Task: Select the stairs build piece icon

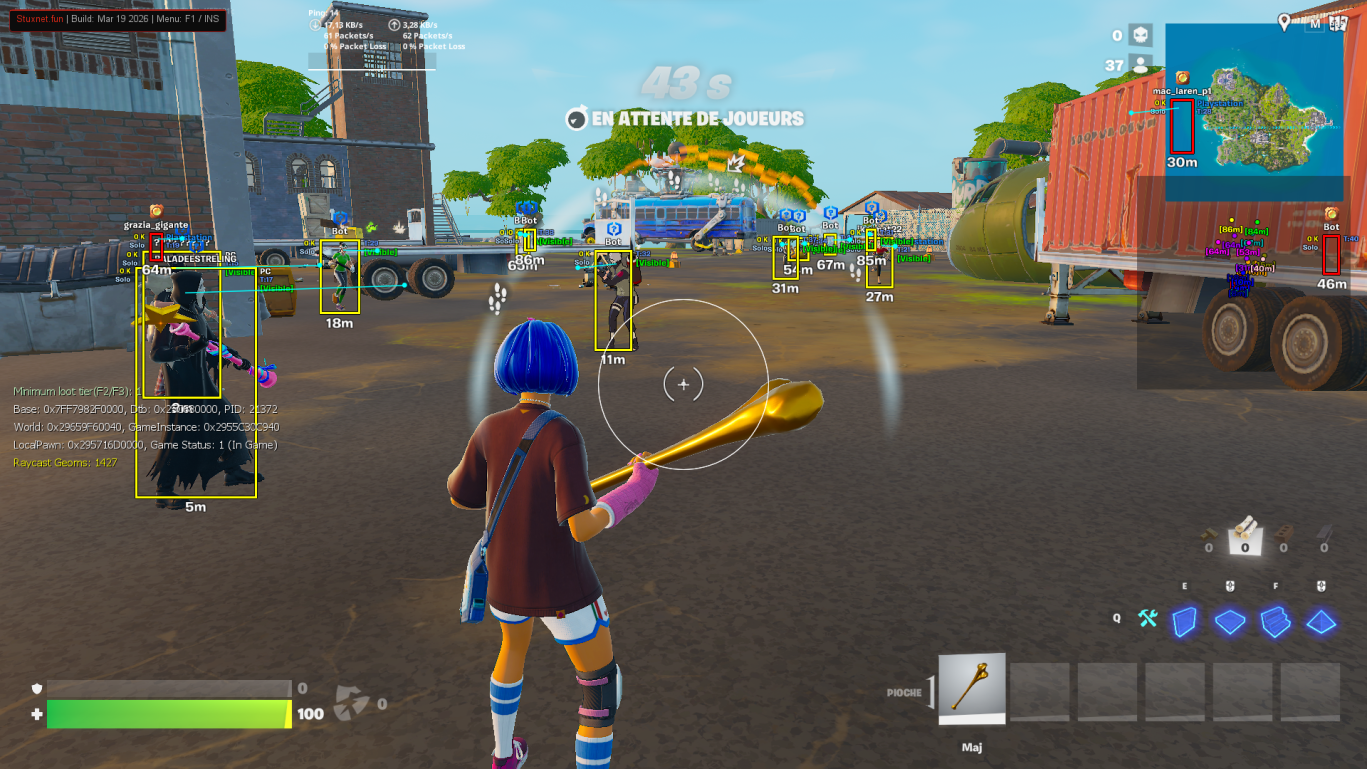Action: coord(1274,623)
